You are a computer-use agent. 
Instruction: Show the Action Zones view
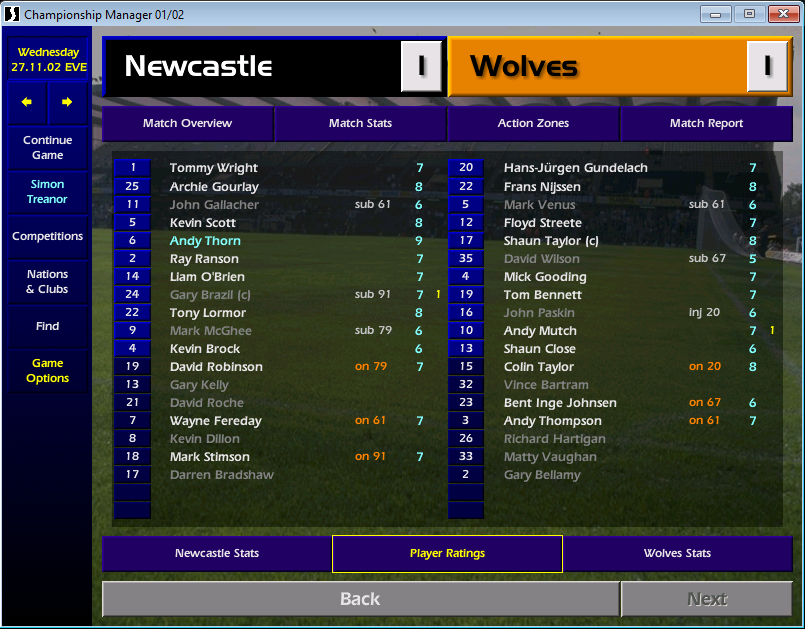coord(533,123)
